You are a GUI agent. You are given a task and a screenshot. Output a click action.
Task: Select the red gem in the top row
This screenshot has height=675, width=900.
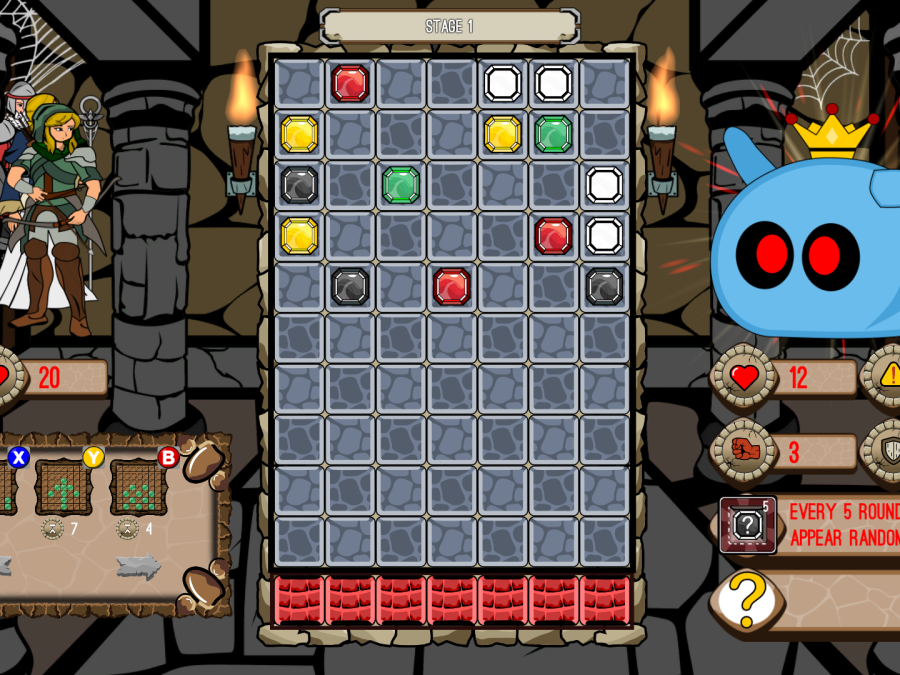pyautogui.click(x=350, y=83)
